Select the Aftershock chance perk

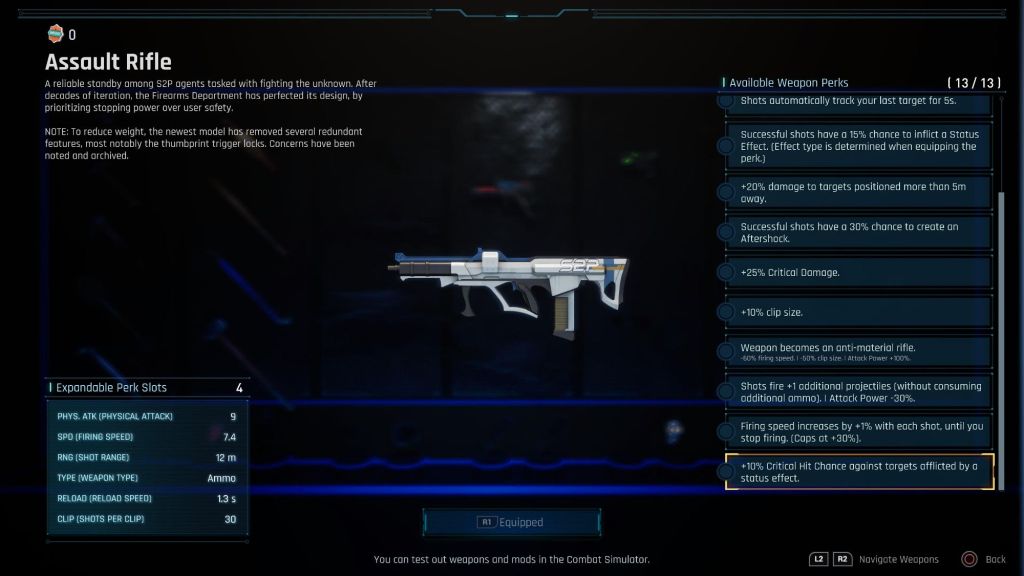[x=859, y=232]
